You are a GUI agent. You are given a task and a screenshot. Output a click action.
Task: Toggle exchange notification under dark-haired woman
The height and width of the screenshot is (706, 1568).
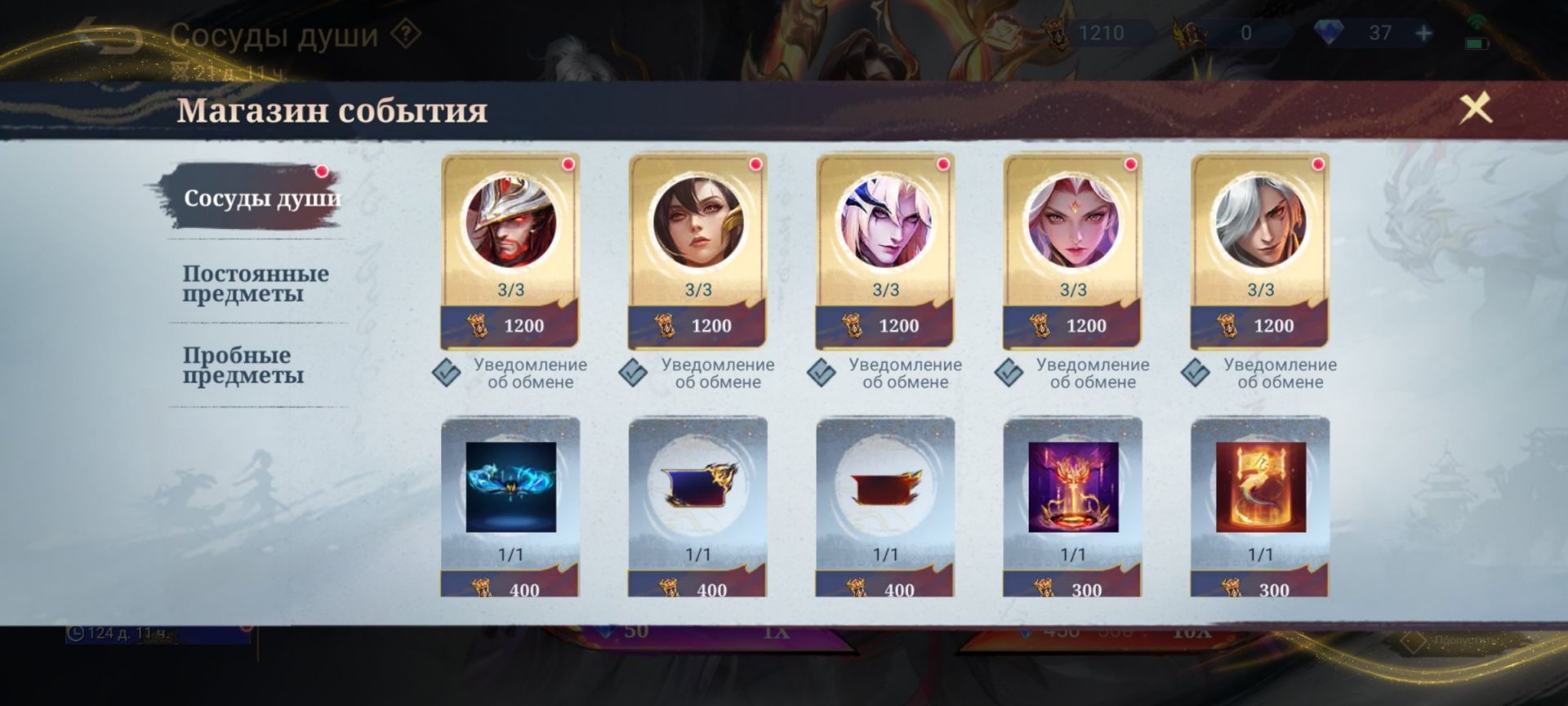tap(634, 373)
